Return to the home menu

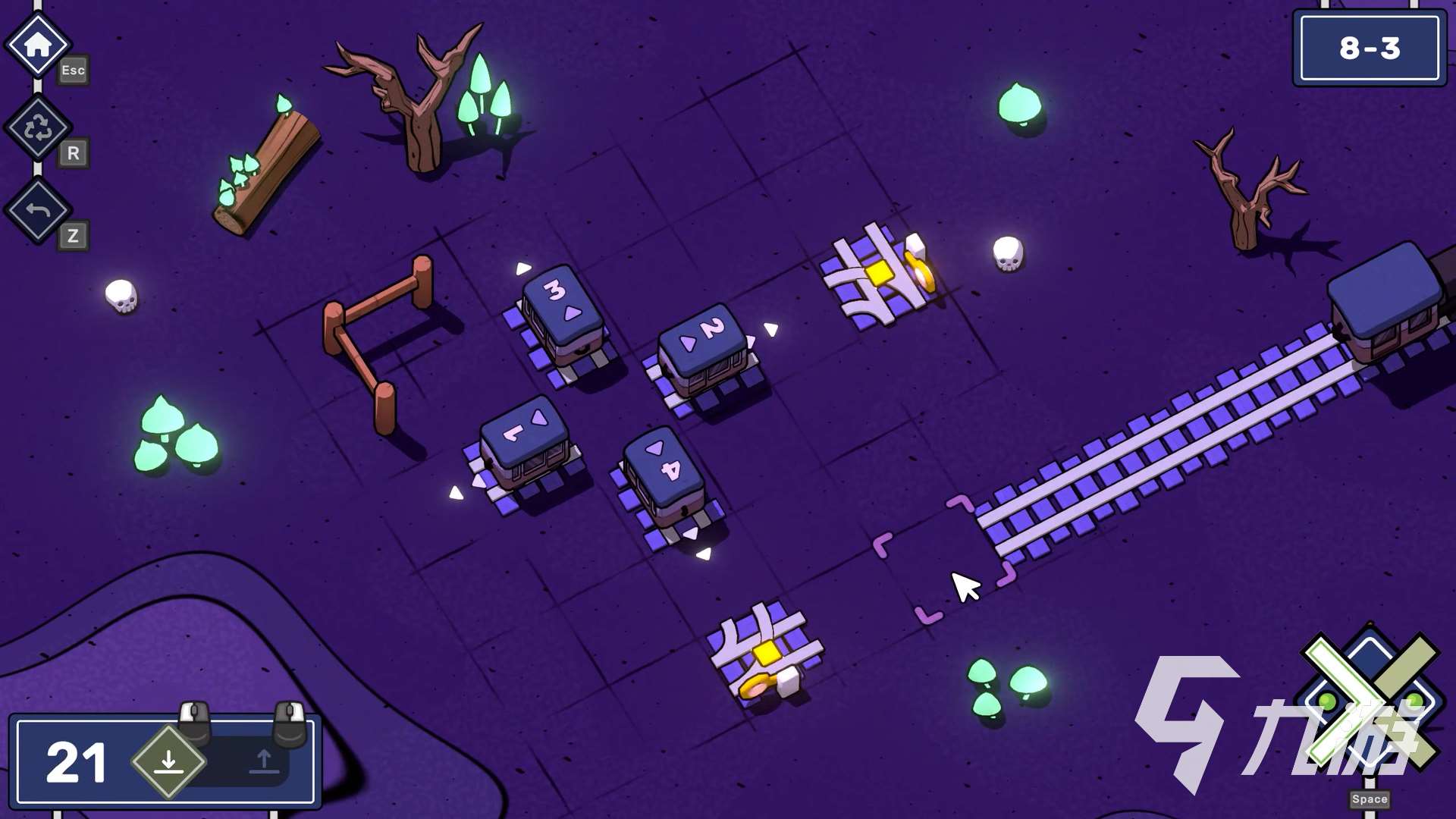(38, 45)
